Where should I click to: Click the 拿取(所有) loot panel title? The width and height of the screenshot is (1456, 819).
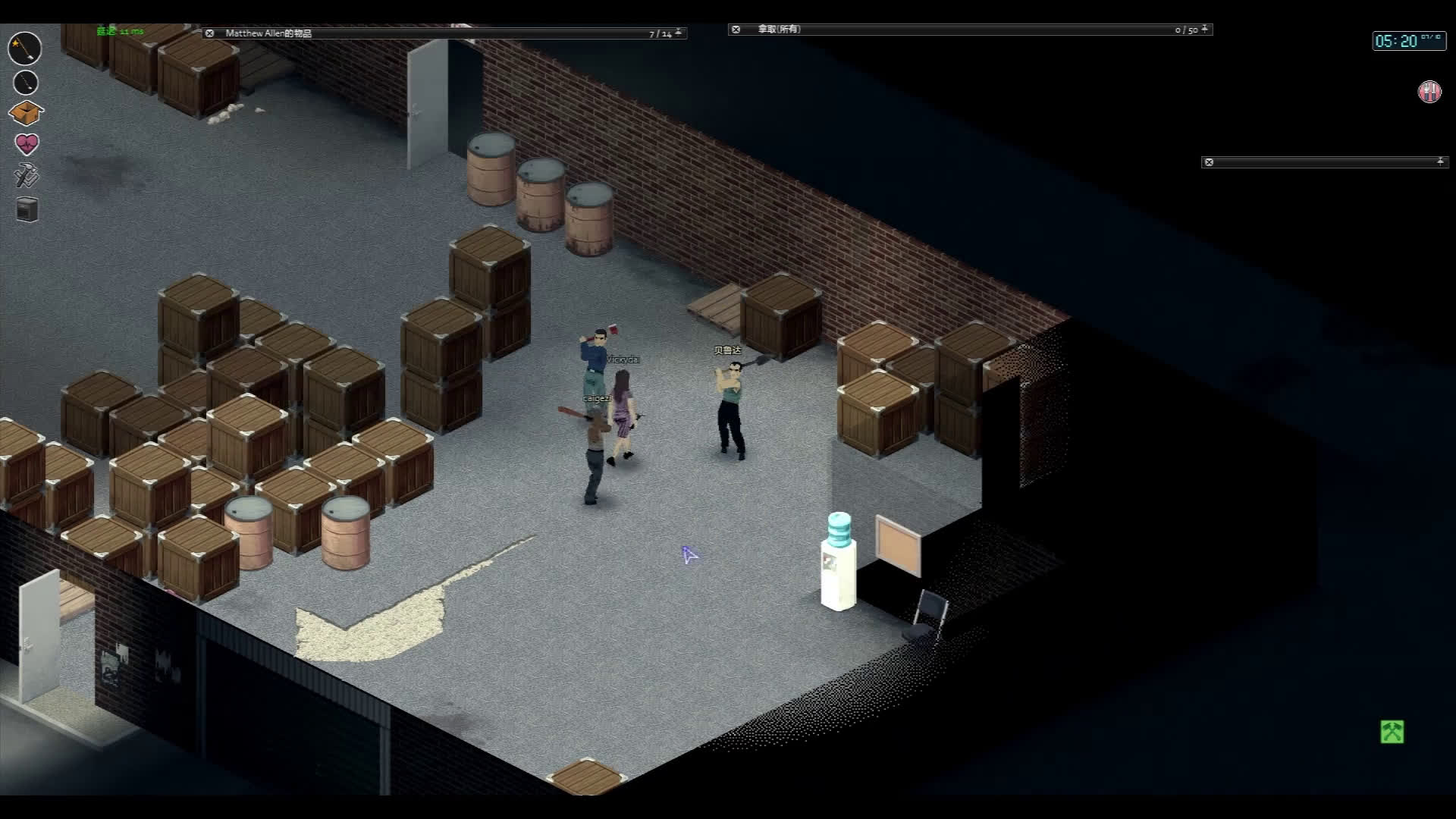[779, 30]
